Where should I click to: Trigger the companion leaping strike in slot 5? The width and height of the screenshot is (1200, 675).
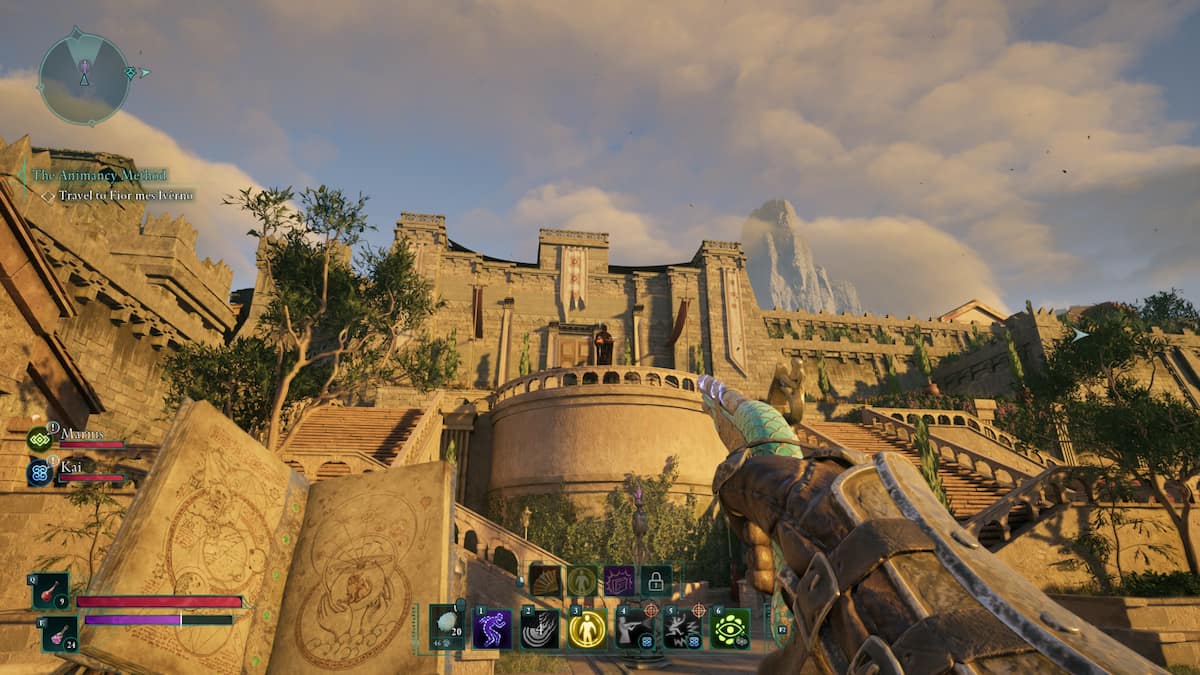[682, 629]
